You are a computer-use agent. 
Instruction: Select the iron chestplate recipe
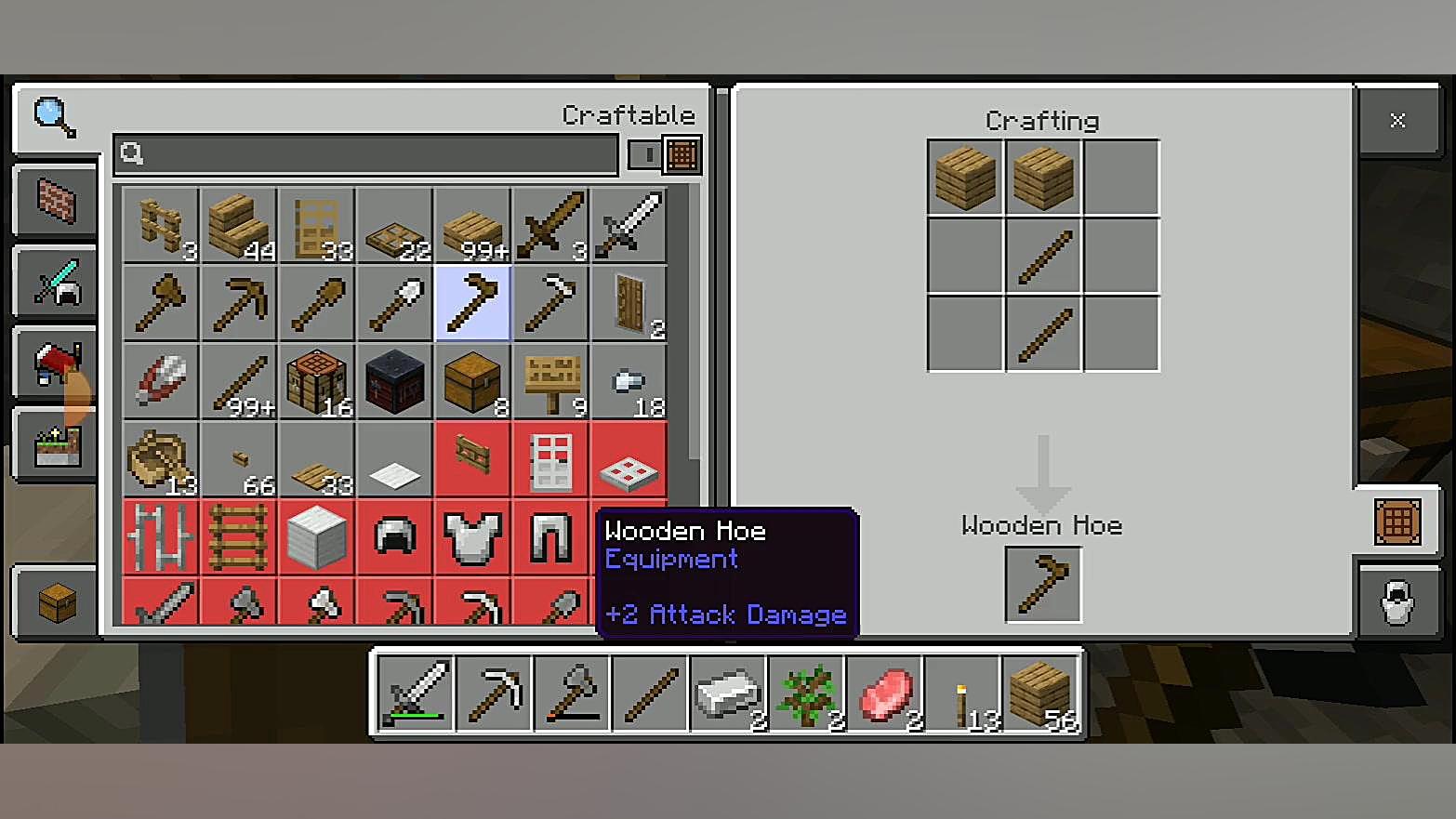tap(473, 537)
